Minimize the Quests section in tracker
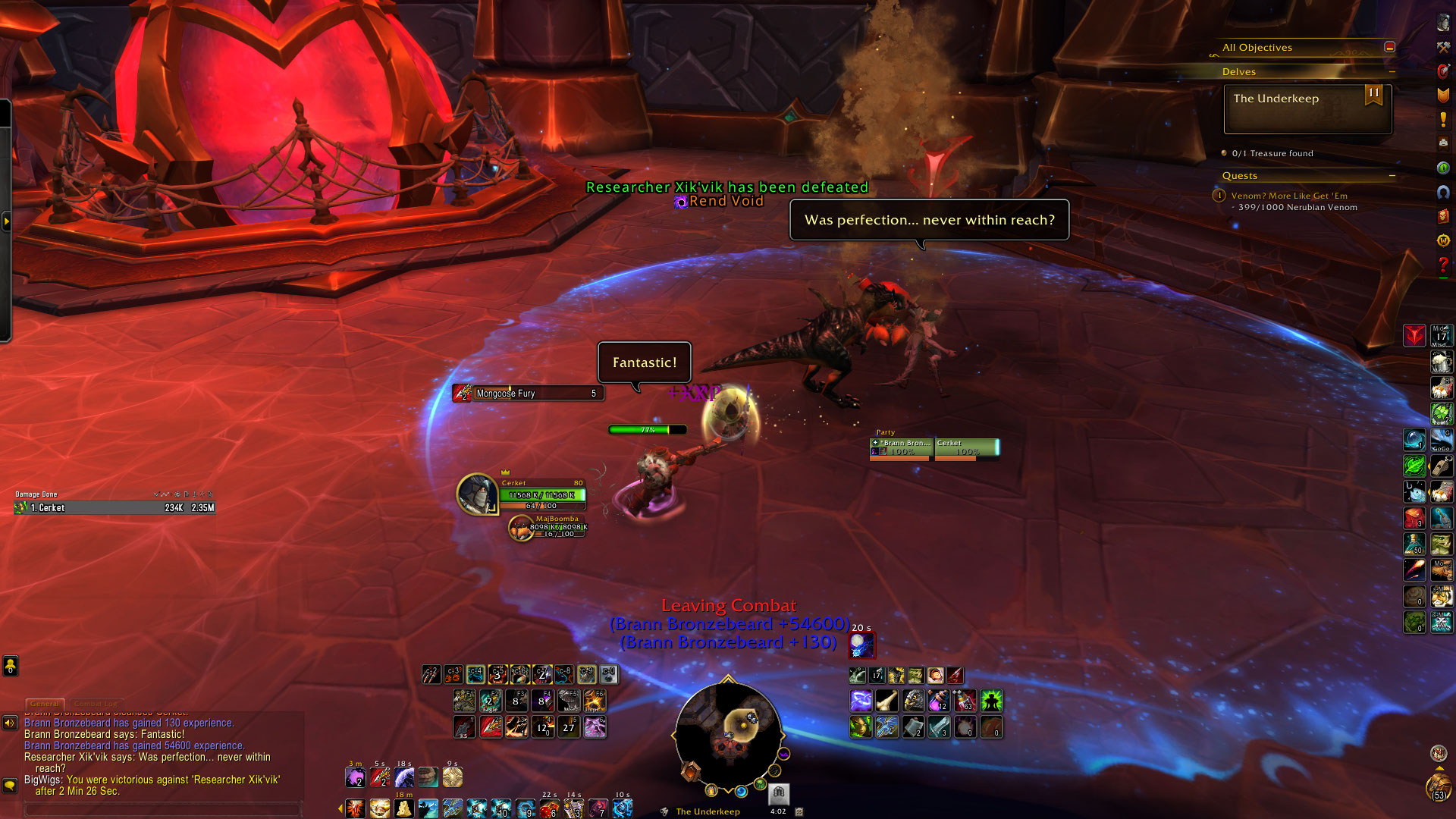 (1392, 176)
